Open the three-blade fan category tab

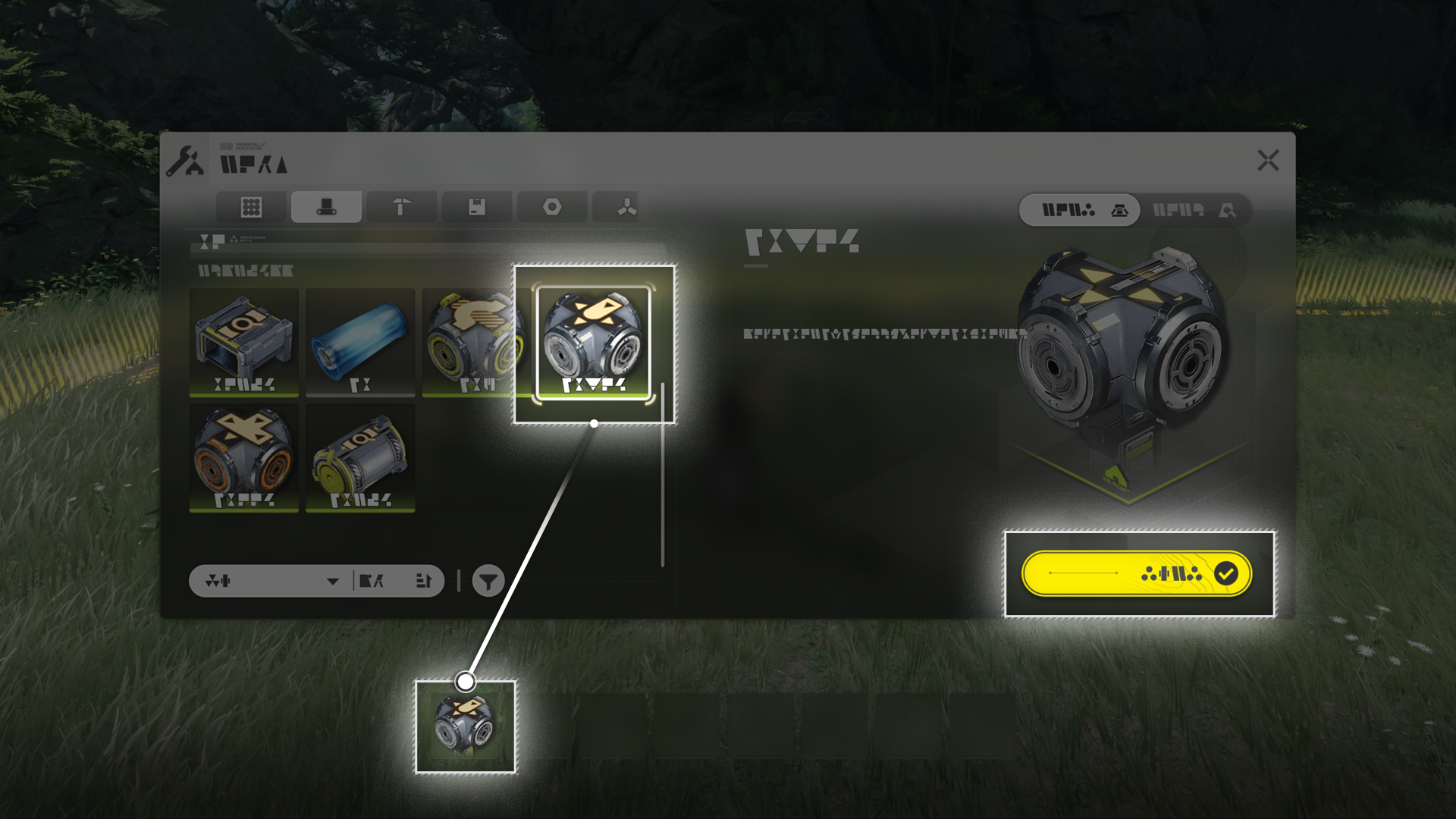(626, 207)
